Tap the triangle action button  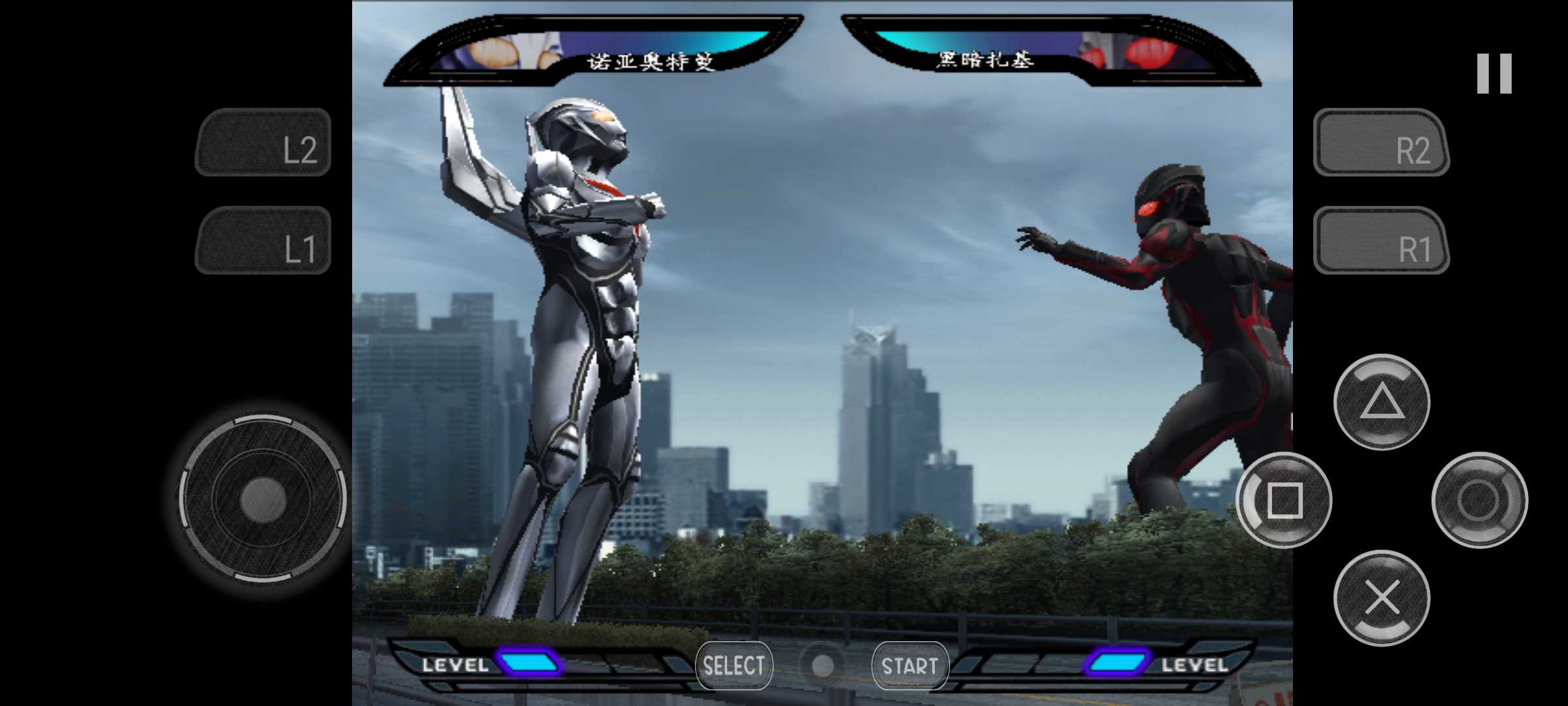pos(1381,401)
